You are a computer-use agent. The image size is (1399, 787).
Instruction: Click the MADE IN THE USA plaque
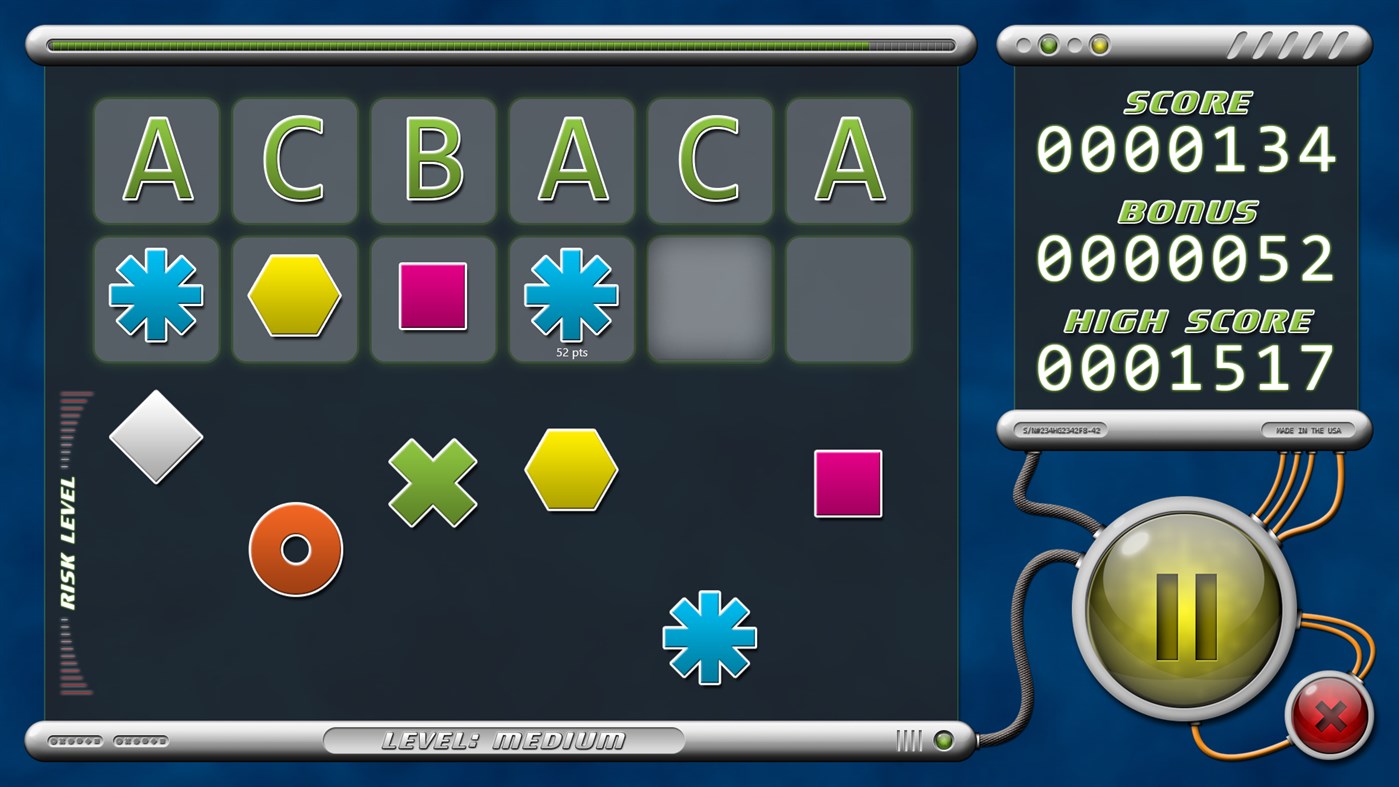(x=1310, y=428)
